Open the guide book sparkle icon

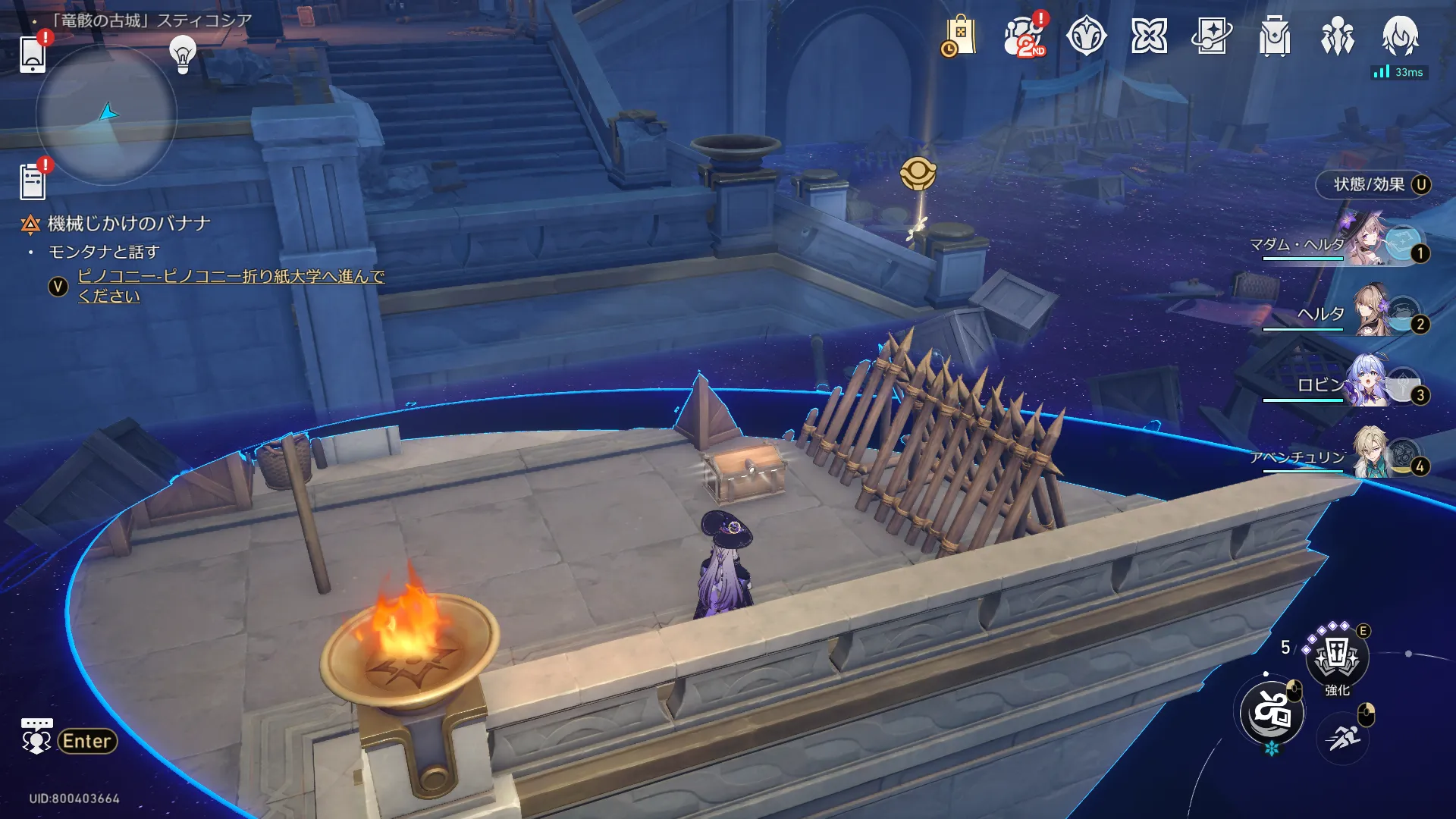(1212, 36)
